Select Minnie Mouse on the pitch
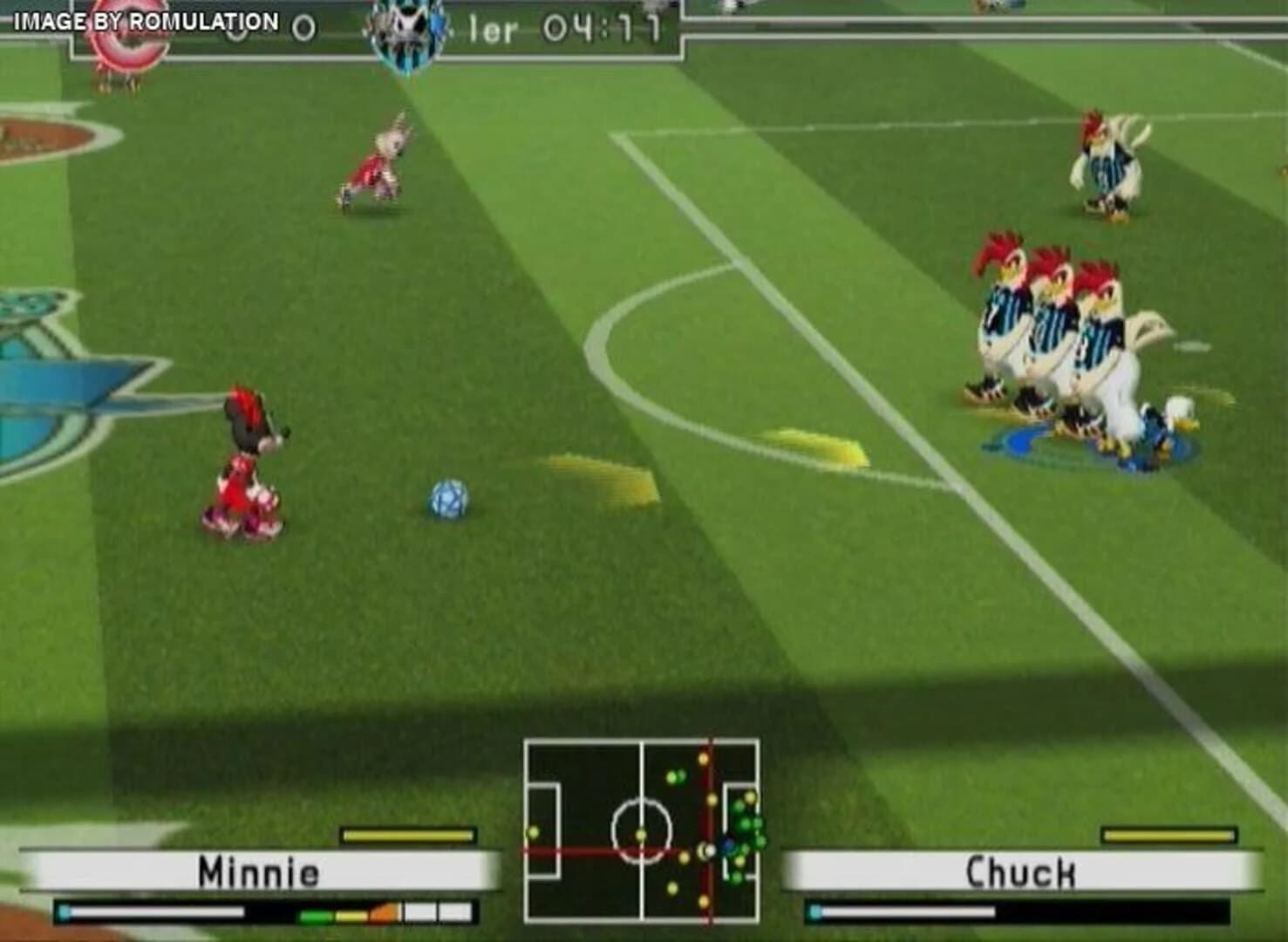Viewport: 1288px width, 942px height. pos(247,462)
